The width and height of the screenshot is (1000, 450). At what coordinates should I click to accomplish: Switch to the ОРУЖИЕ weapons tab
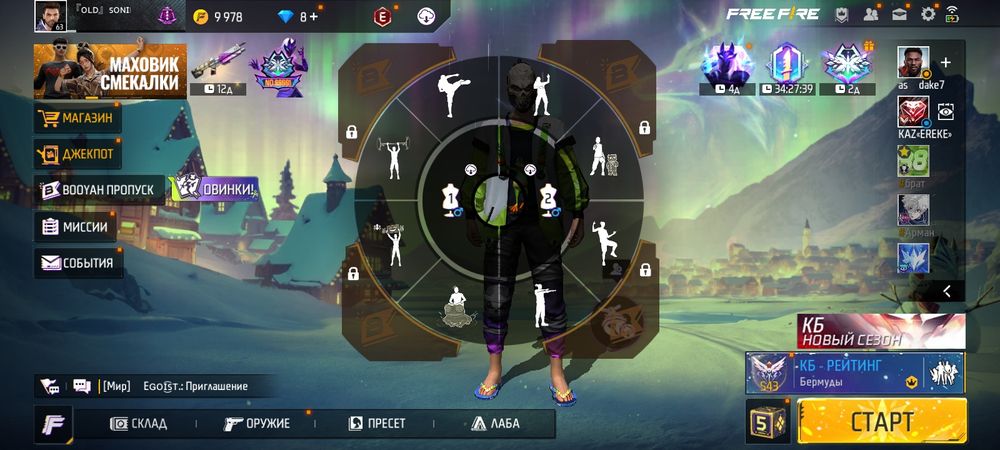point(257,423)
